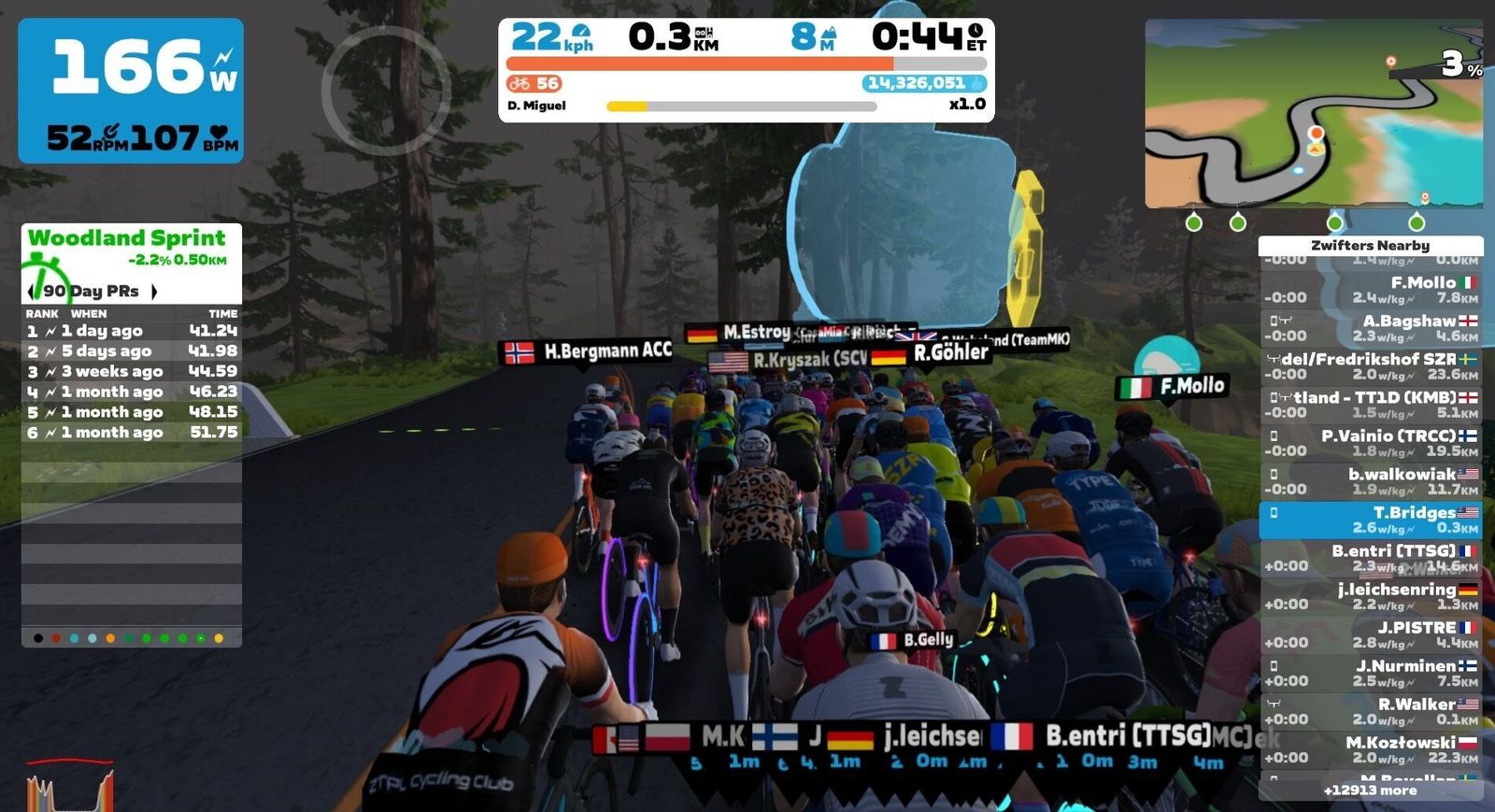Pick B.entri (TTSG) in nearby list
The width and height of the screenshot is (1495, 812).
coord(1370,558)
